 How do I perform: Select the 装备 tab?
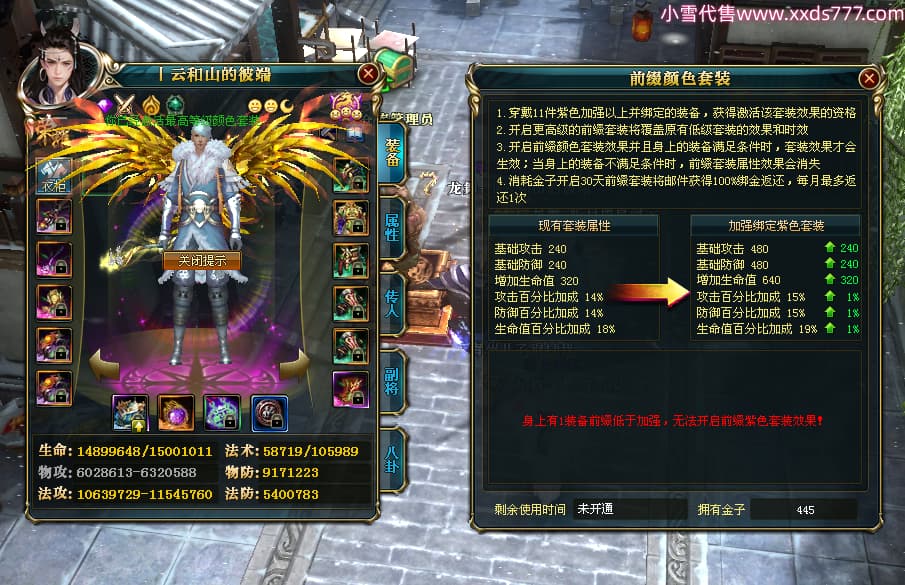point(392,152)
